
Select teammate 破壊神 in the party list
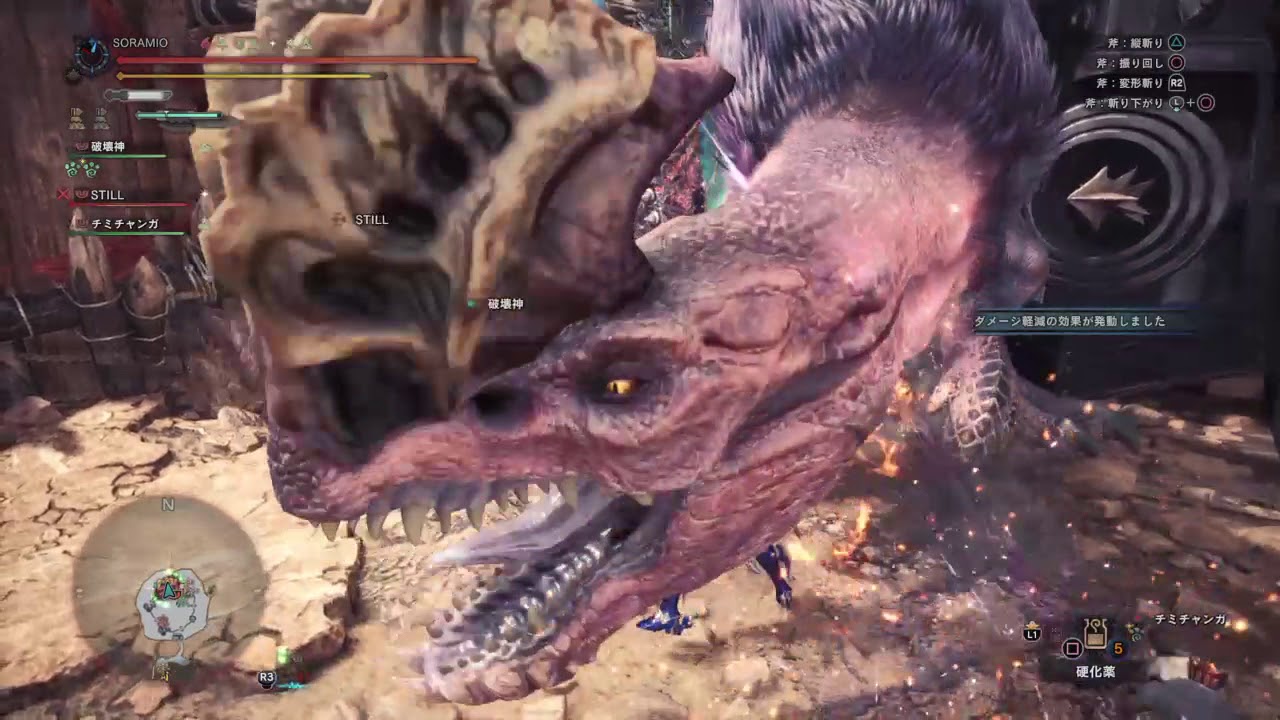[109, 146]
